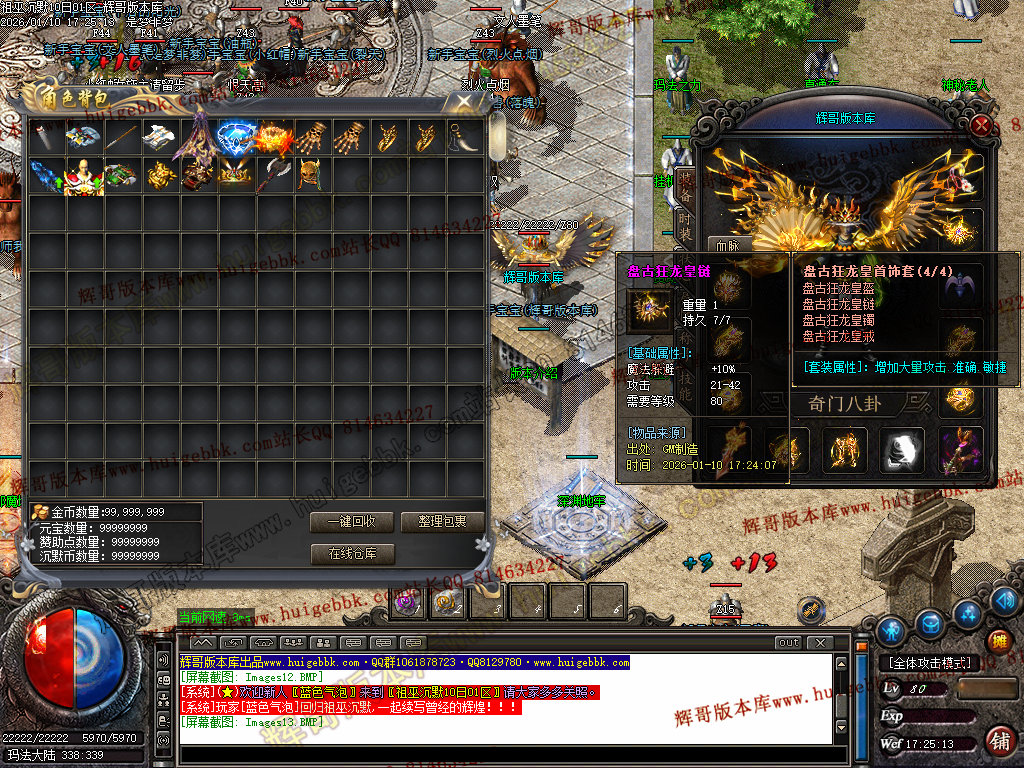Click the 铺 shop button
Image resolution: width=1024 pixels, height=768 pixels.
tap(998, 741)
